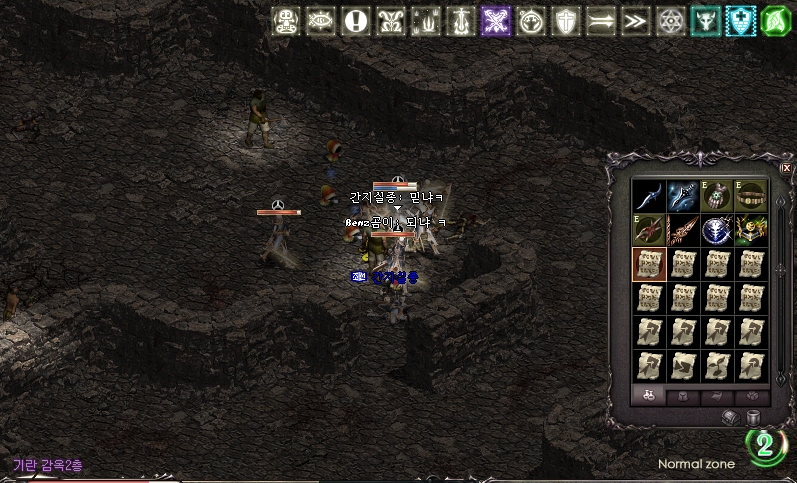Select the blue round orb item
This screenshot has height=483, width=797.
pos(718,230)
